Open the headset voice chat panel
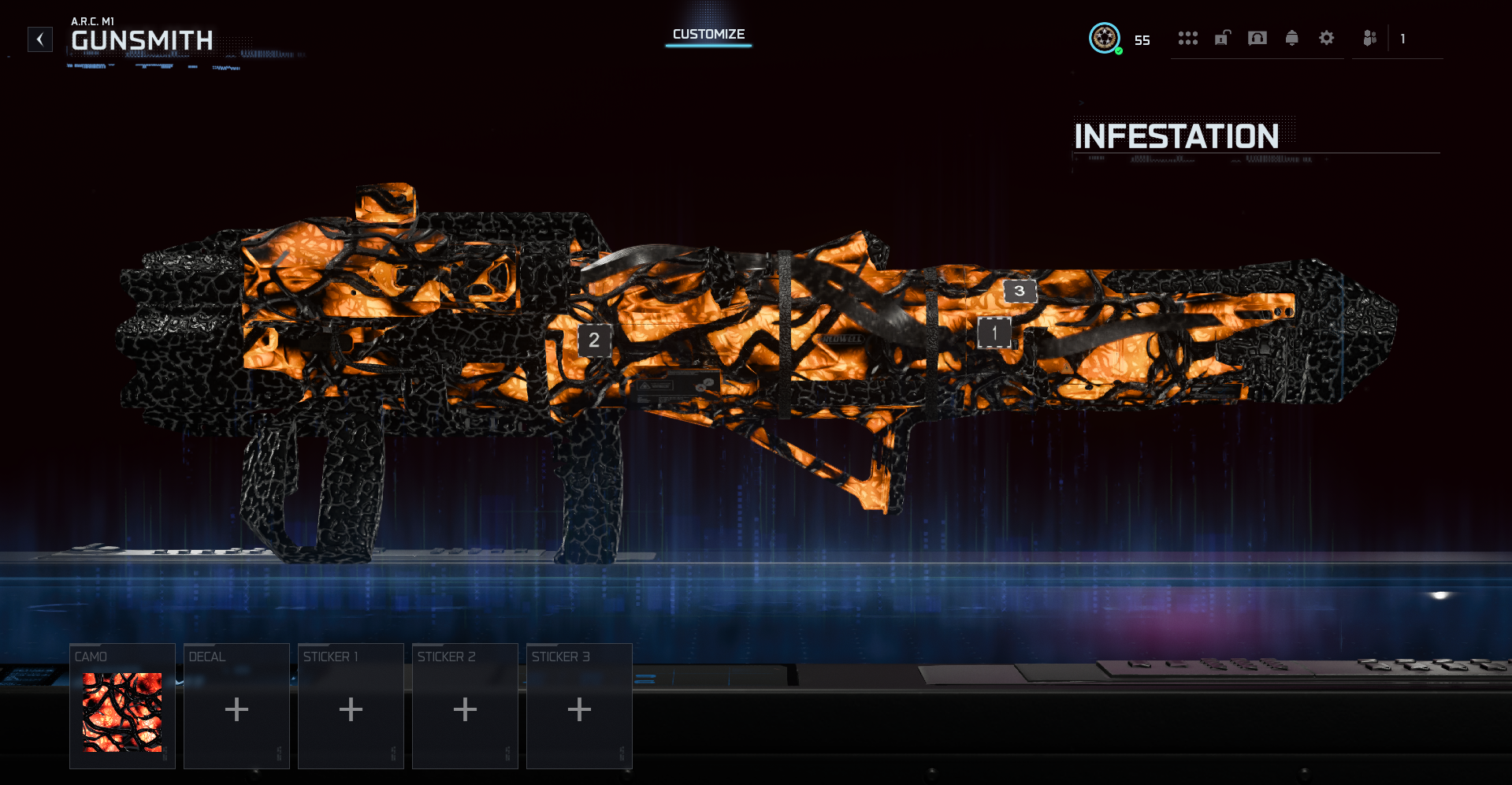This screenshot has width=1512, height=785. click(1258, 38)
